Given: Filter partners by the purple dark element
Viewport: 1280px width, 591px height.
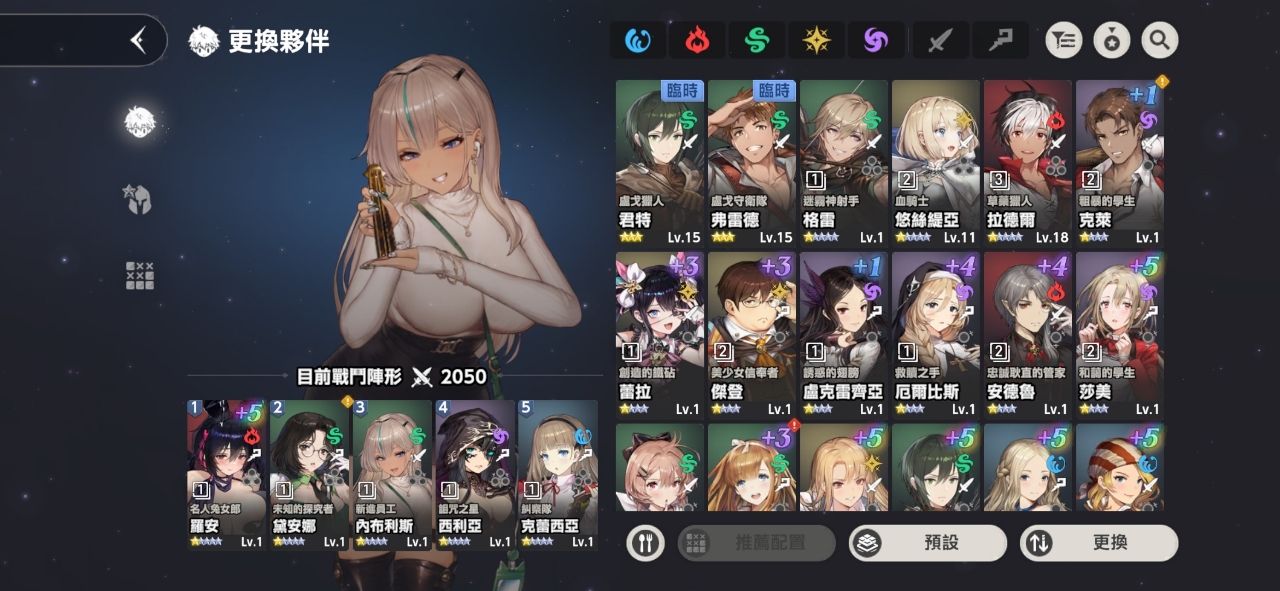Looking at the screenshot, I should coord(876,40).
